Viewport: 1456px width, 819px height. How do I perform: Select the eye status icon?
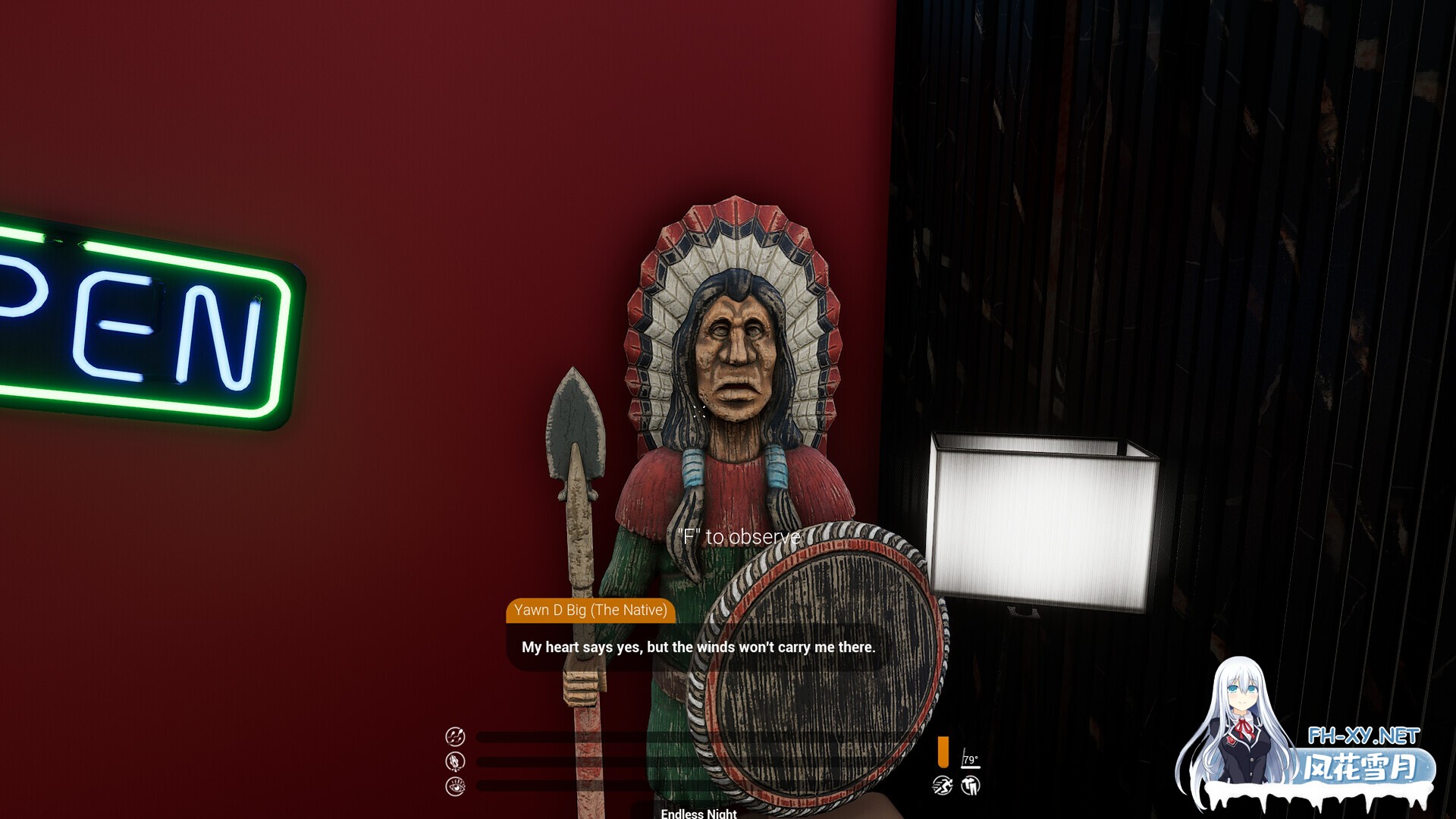click(x=455, y=786)
